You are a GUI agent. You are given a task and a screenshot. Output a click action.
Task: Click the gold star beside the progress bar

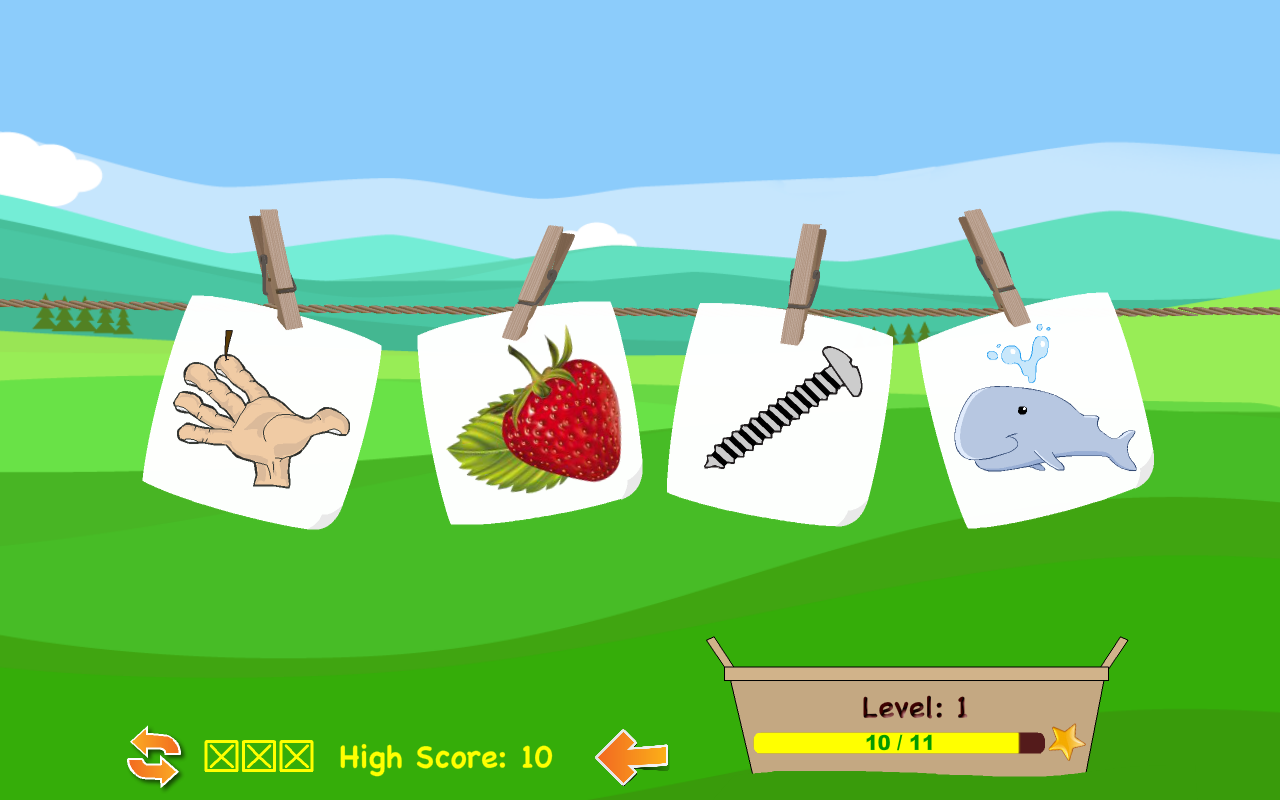1065,743
